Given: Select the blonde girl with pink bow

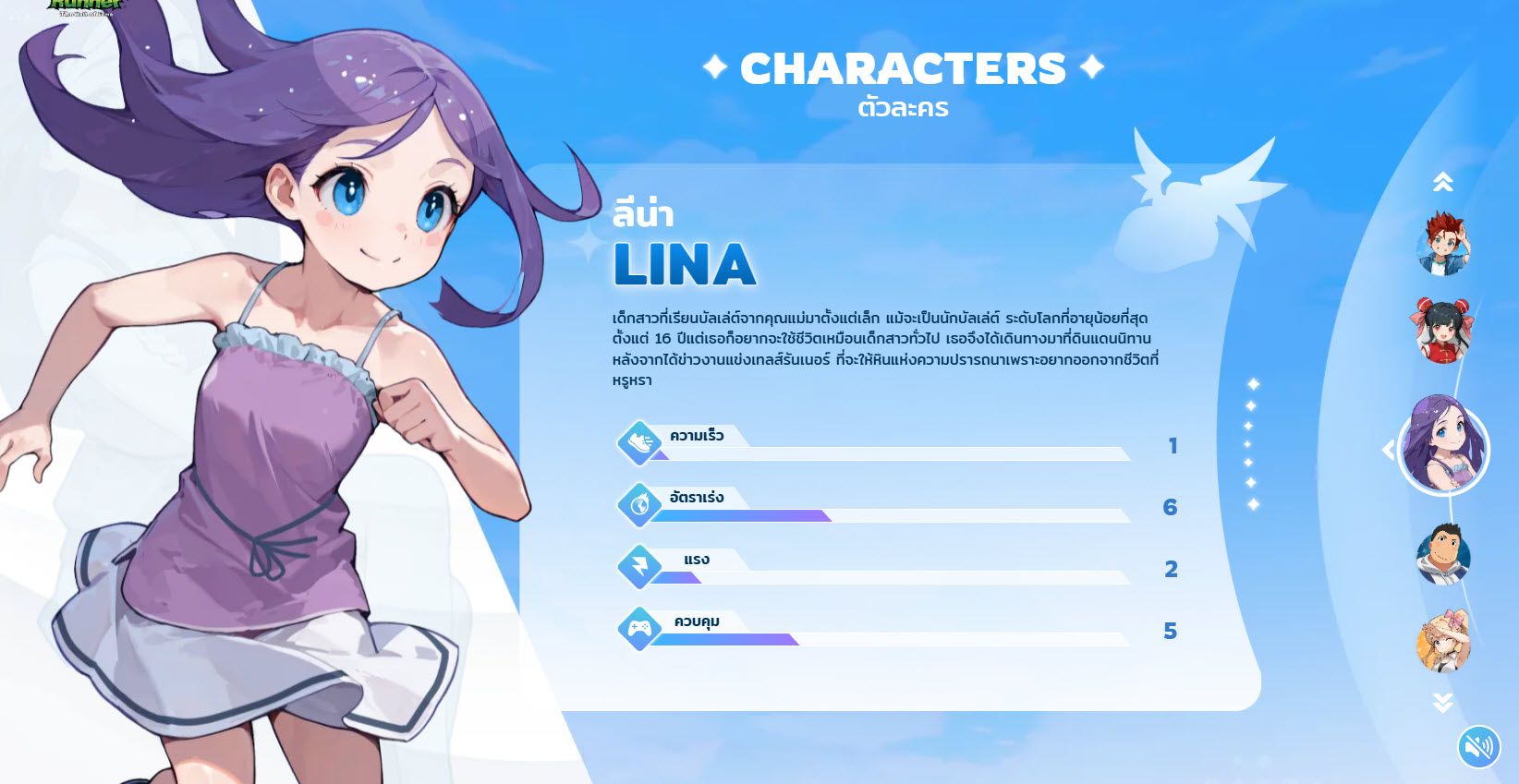Looking at the screenshot, I should (1442, 641).
